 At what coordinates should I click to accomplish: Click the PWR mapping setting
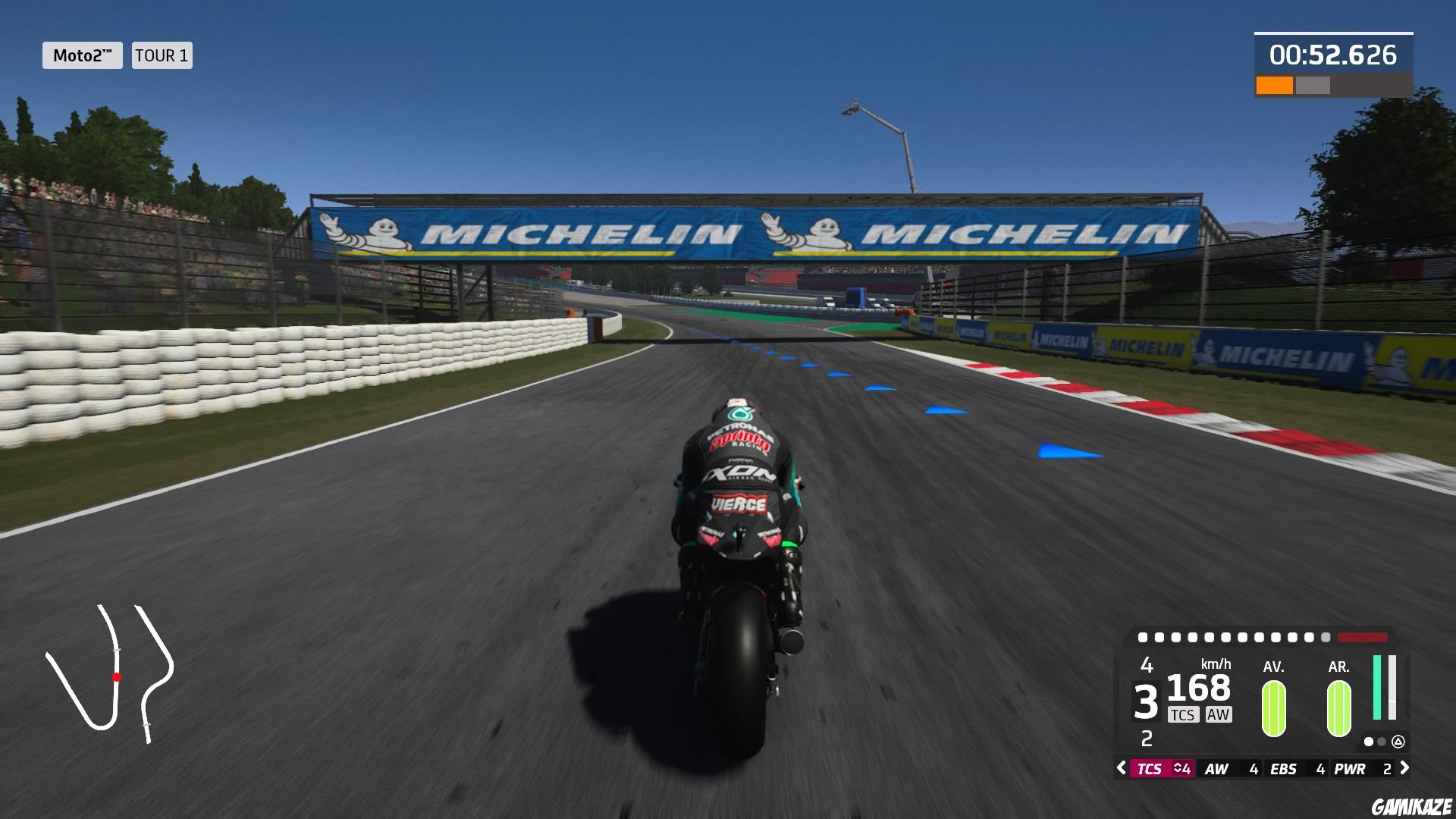tap(1350, 768)
